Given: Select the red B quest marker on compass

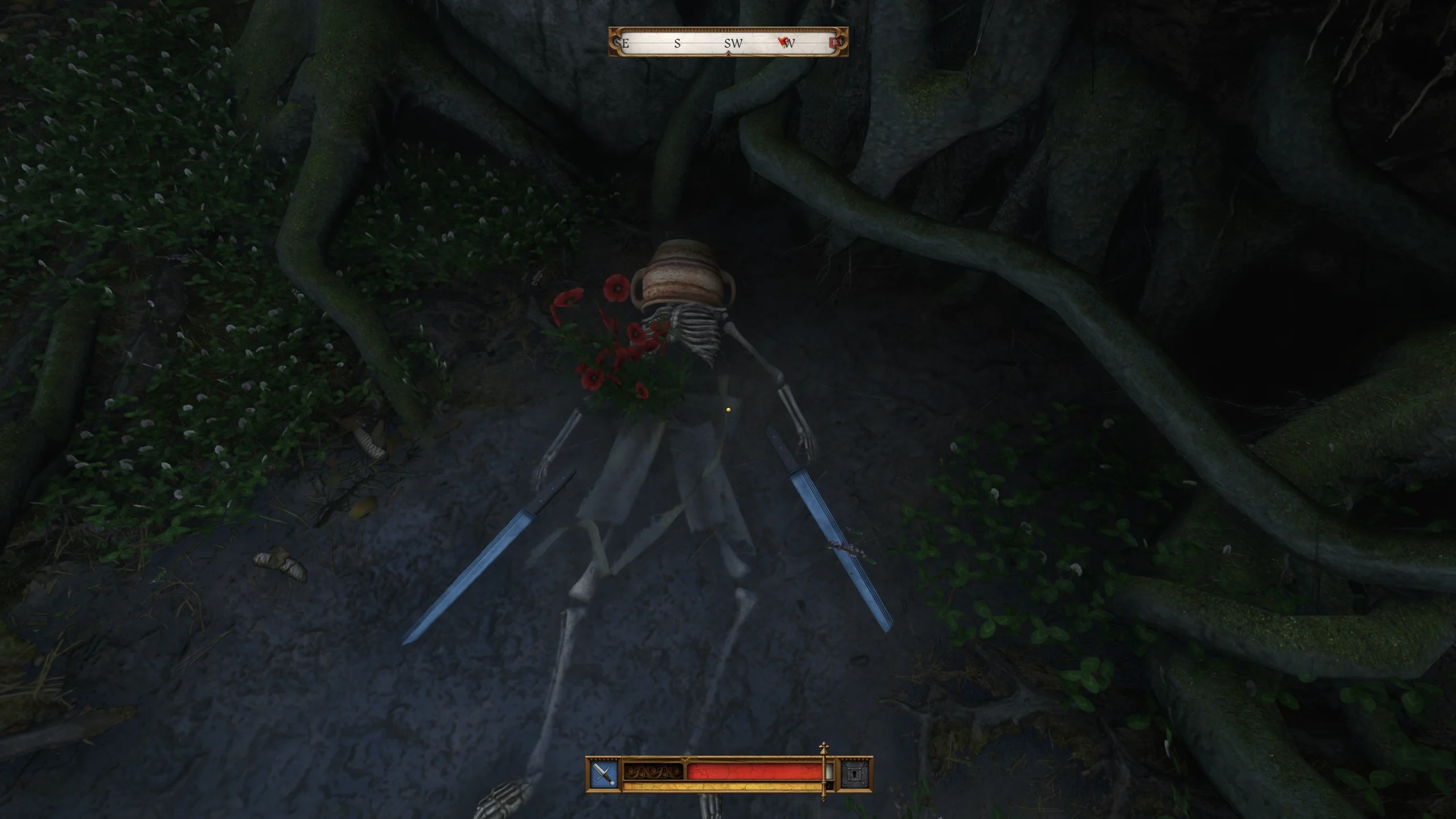Looking at the screenshot, I should coord(836,42).
